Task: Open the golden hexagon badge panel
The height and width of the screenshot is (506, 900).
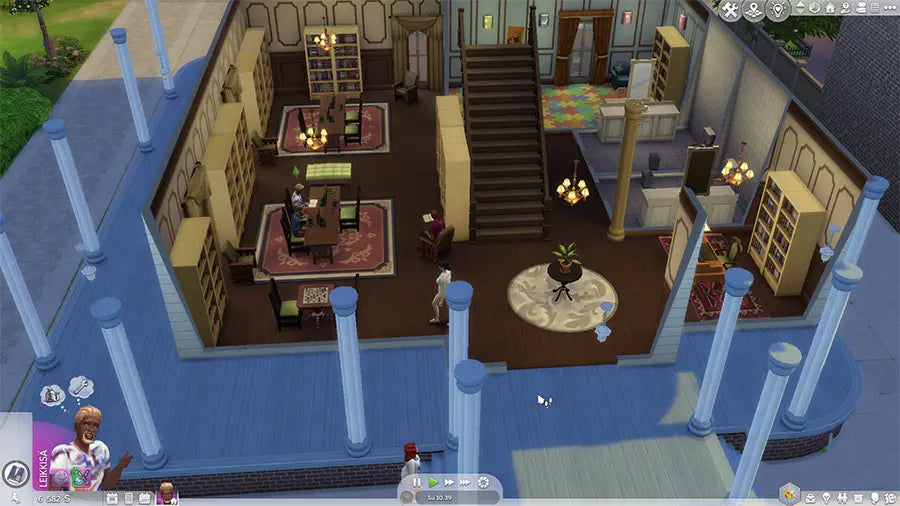Action: (792, 495)
